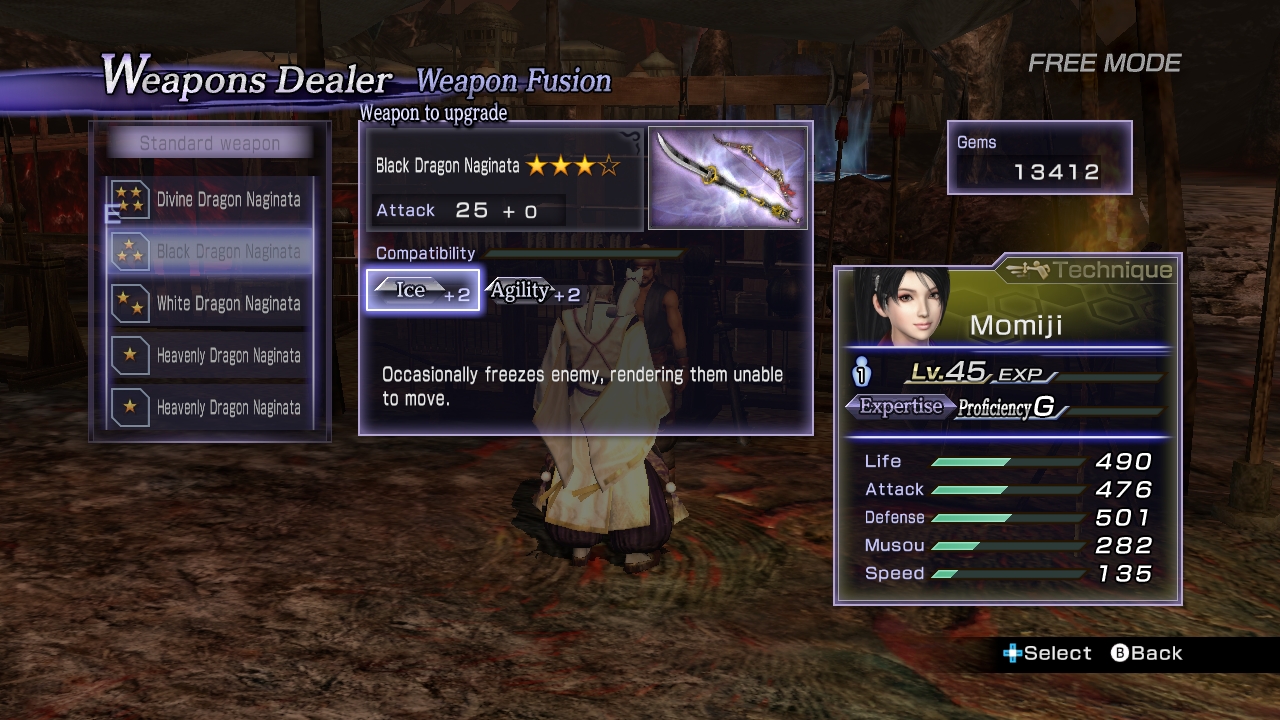Click the Standard weapon list header
This screenshot has height=720, width=1280.
210,144
